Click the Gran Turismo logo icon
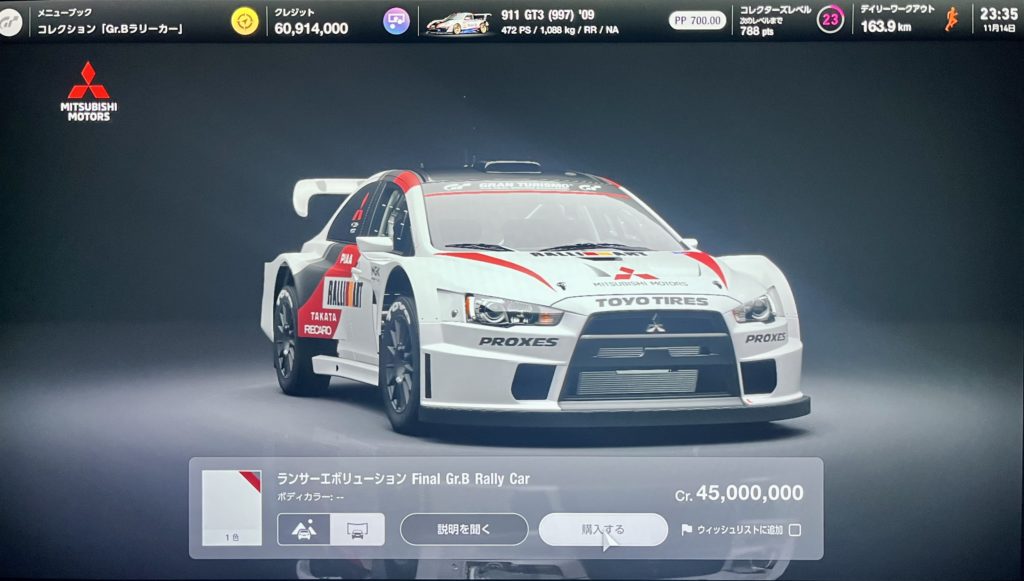Image resolution: width=1024 pixels, height=581 pixels. coord(11,22)
